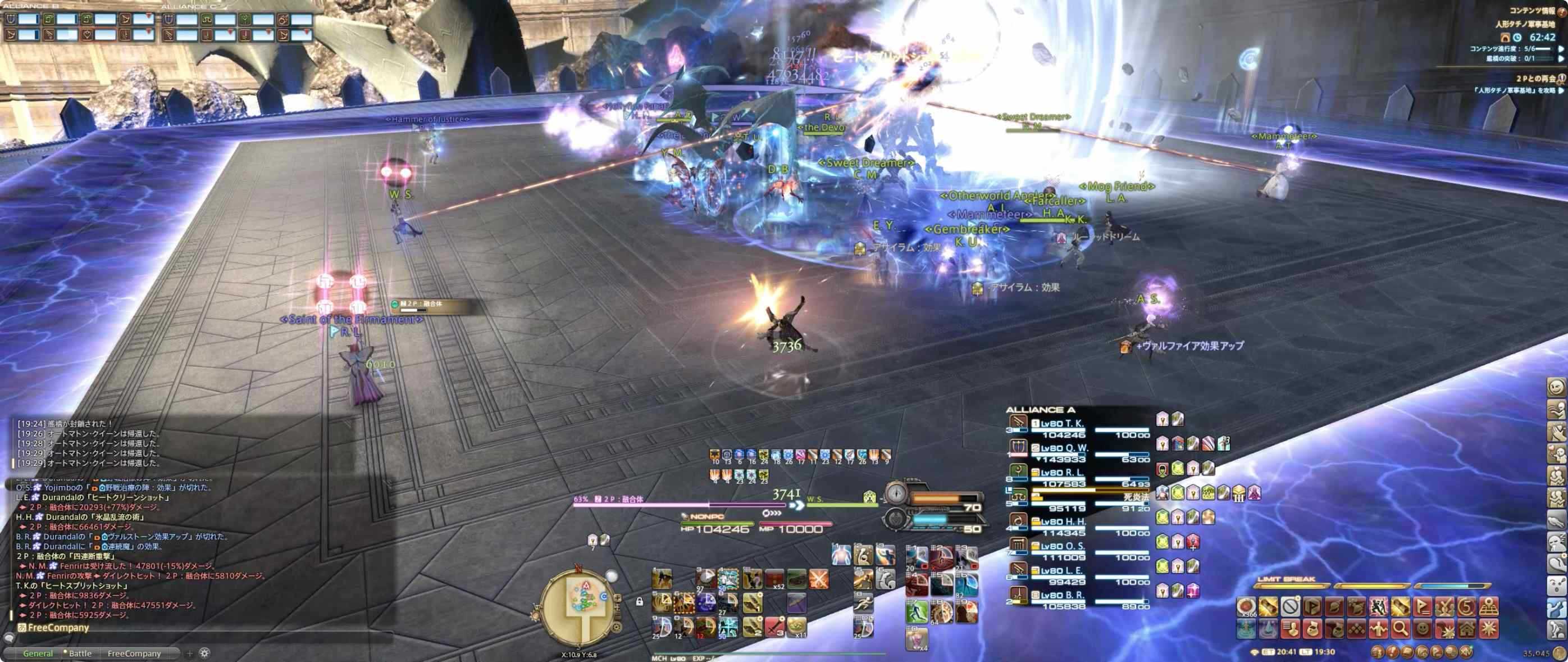Select the General chat tab
Viewport: 1568px width, 662px height.
tap(38, 654)
